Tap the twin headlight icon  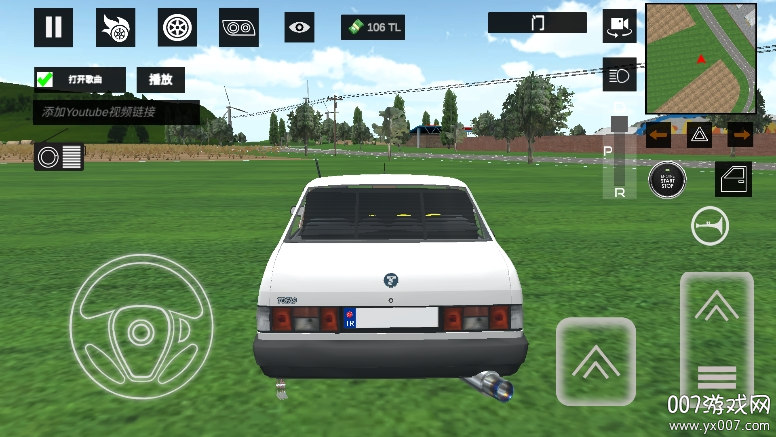click(240, 27)
